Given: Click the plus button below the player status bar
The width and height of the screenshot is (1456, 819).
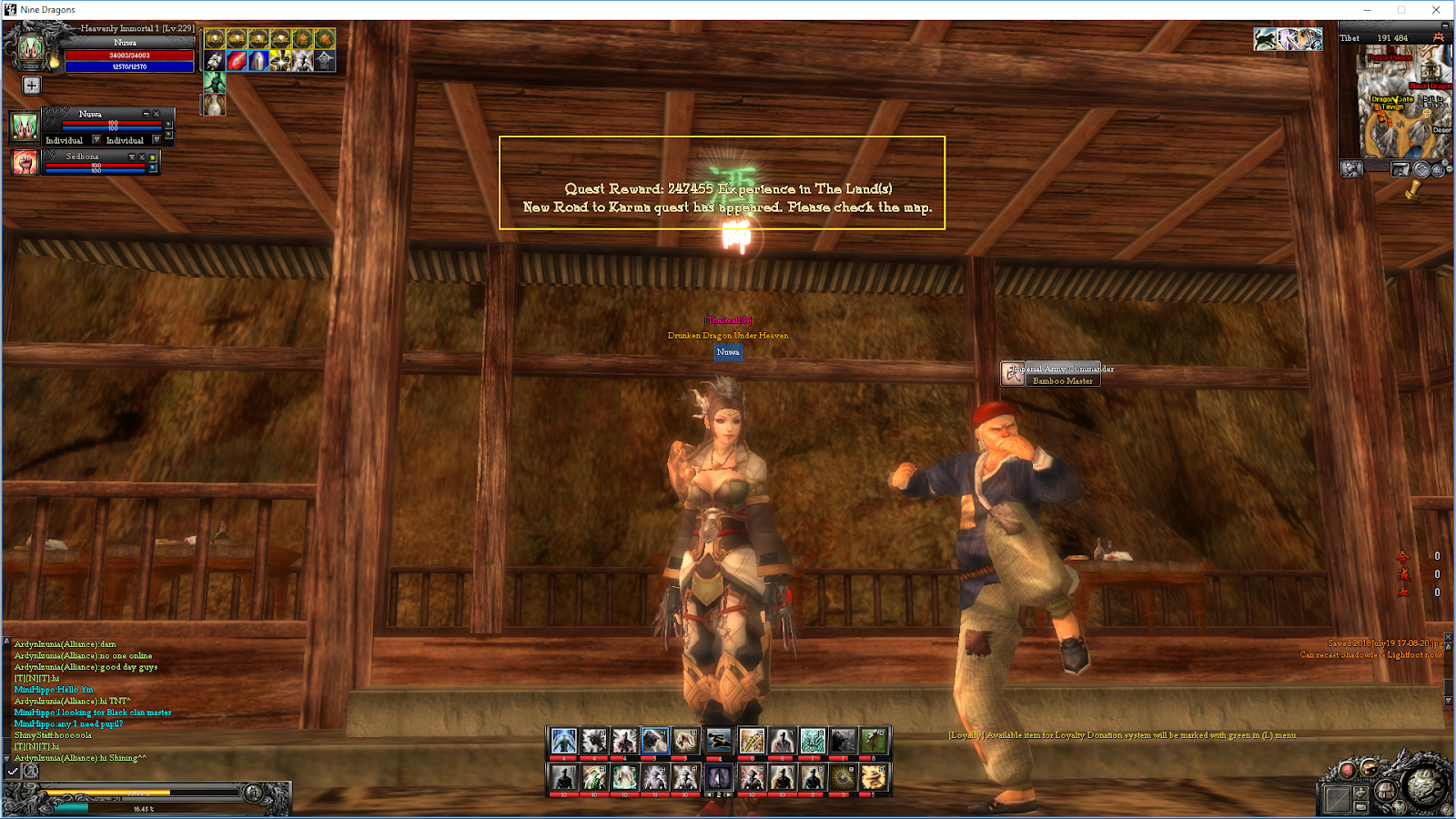Looking at the screenshot, I should 32,85.
